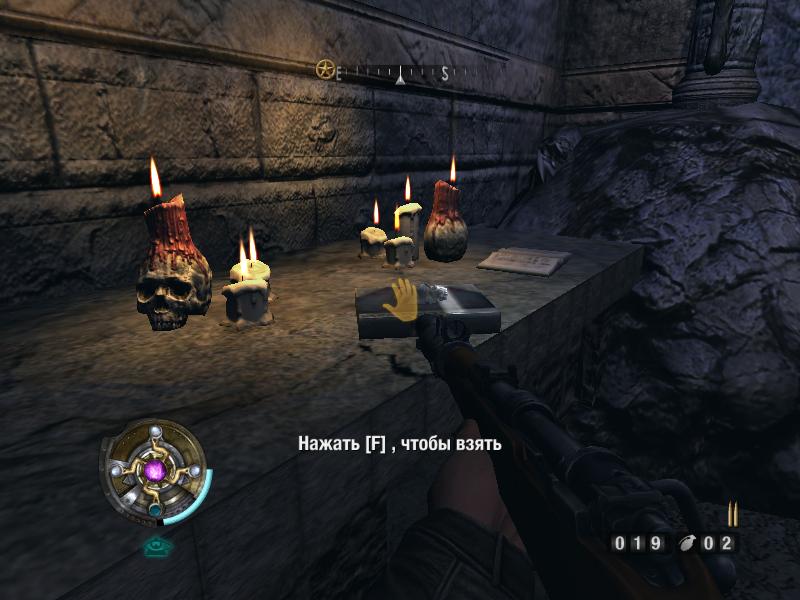Screen dimensions: 800x600
Task: Click the compass strip at the top
Action: (398, 72)
